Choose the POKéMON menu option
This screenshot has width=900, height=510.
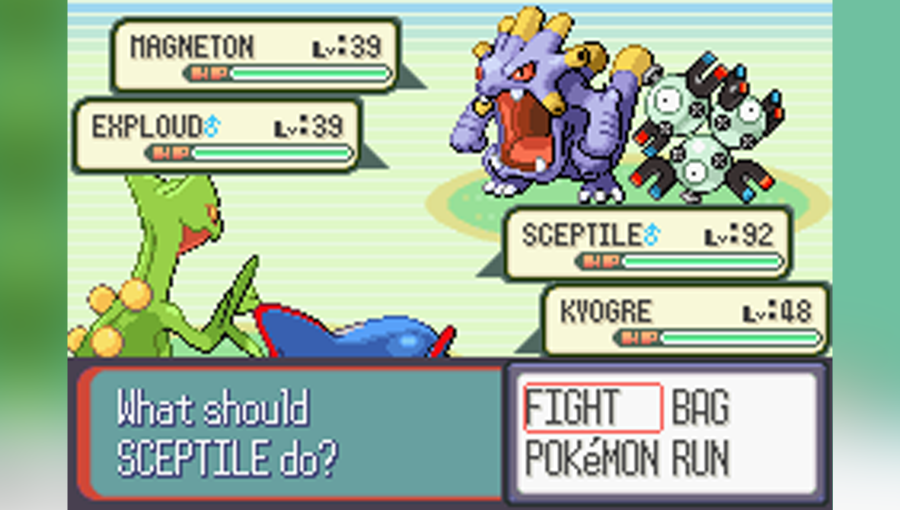coord(592,459)
